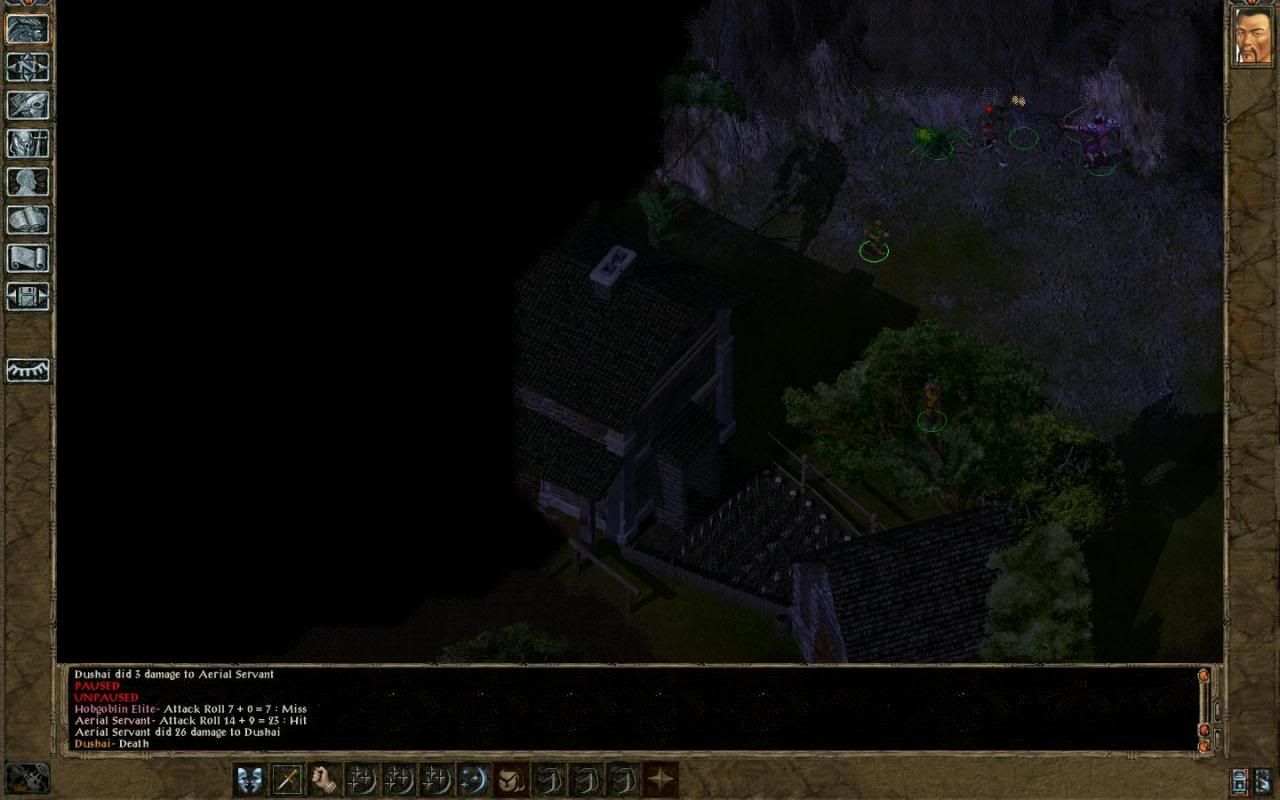Viewport: 1280px width, 800px height.
Task: Open the character record with the head icon
Action: tap(28, 181)
